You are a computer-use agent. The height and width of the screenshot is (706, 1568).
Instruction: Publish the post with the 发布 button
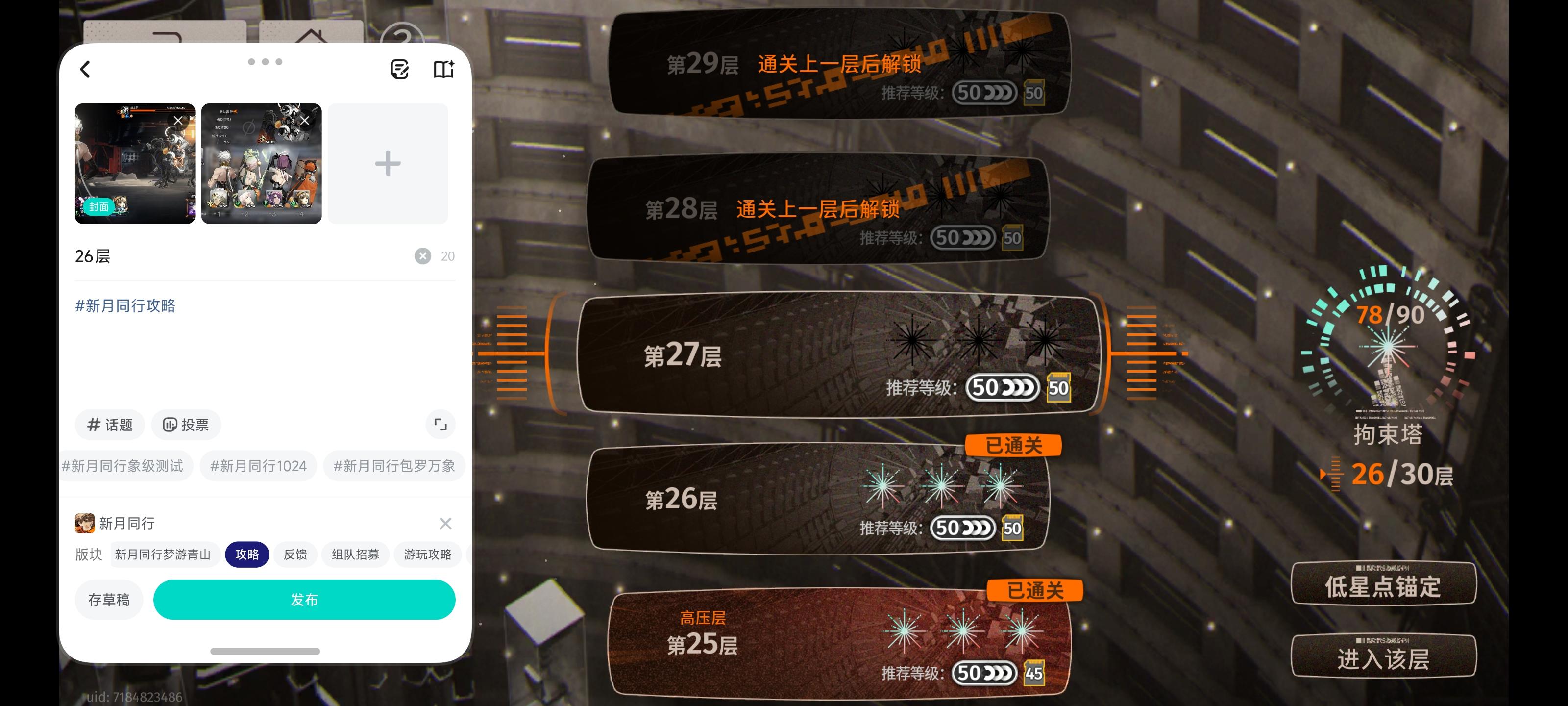304,600
